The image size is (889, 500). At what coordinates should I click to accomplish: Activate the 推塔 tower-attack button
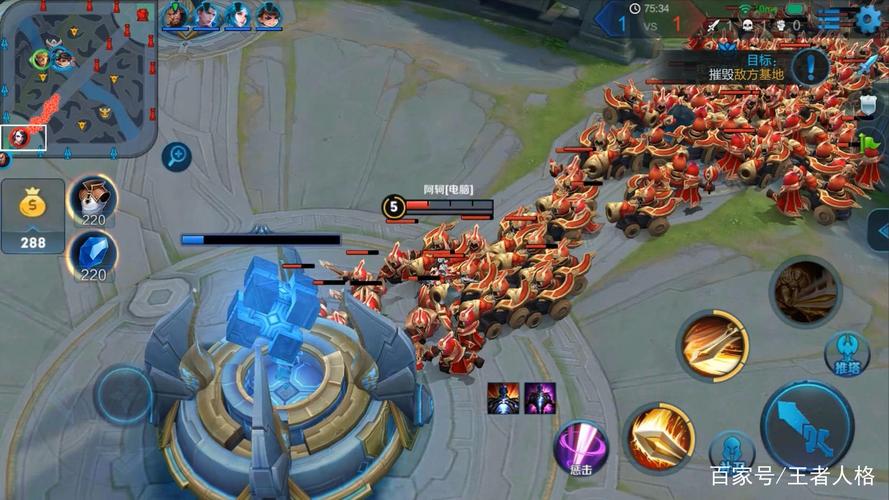846,354
